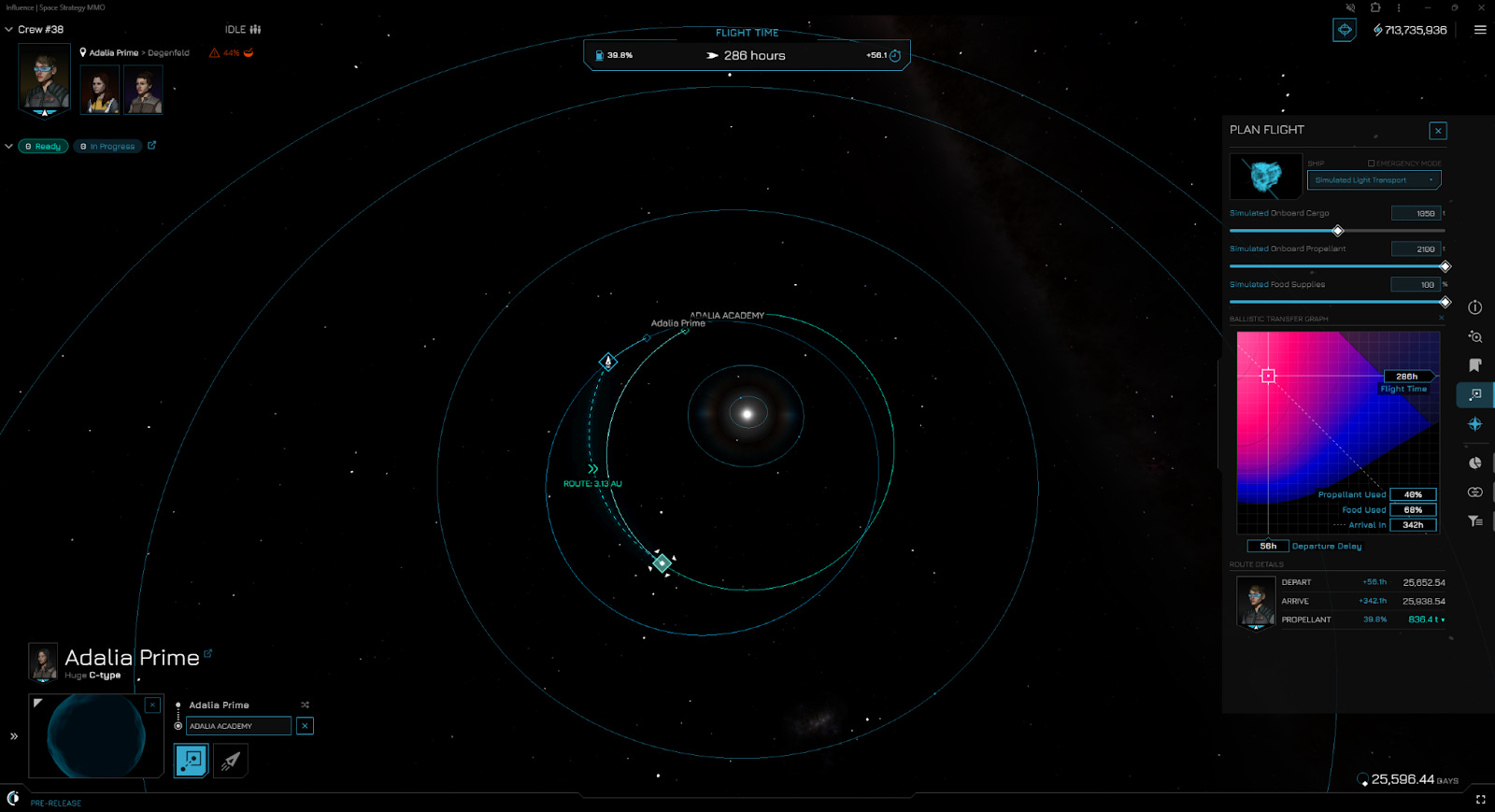This screenshot has width=1495, height=812.
Task: Click the Simulated Onboard Cargo slider handle
Action: pos(1337,231)
